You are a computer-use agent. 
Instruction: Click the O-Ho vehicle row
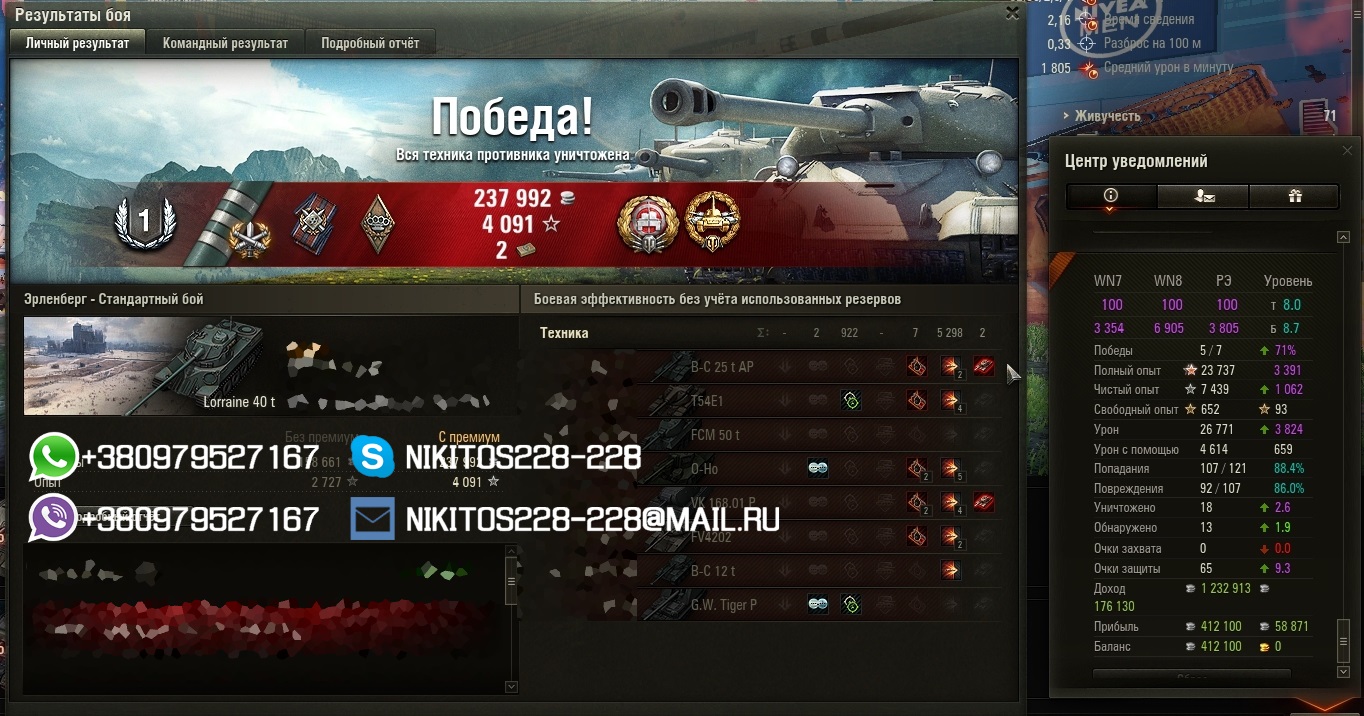tap(704, 469)
